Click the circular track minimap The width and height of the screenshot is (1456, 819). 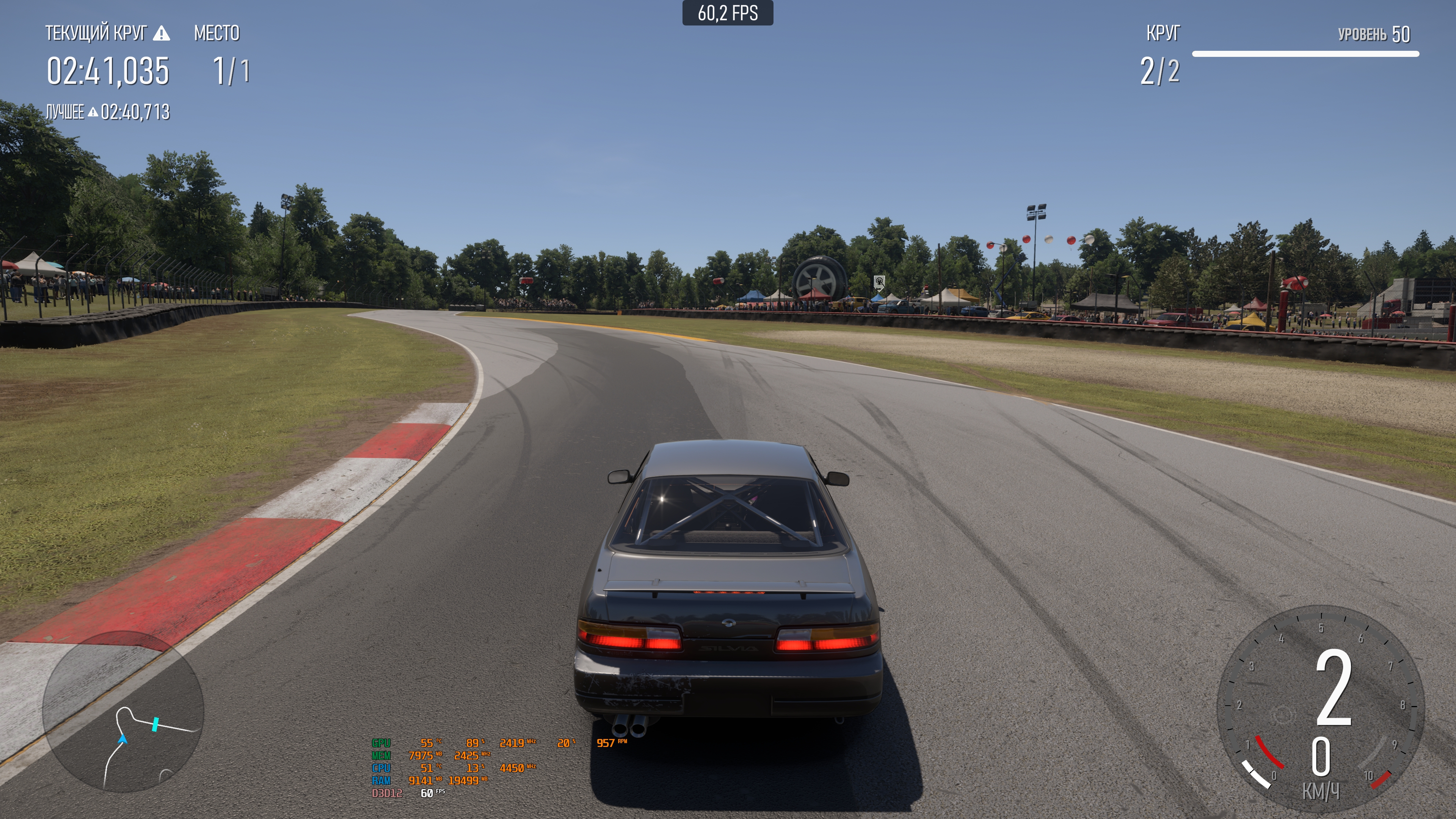122,711
